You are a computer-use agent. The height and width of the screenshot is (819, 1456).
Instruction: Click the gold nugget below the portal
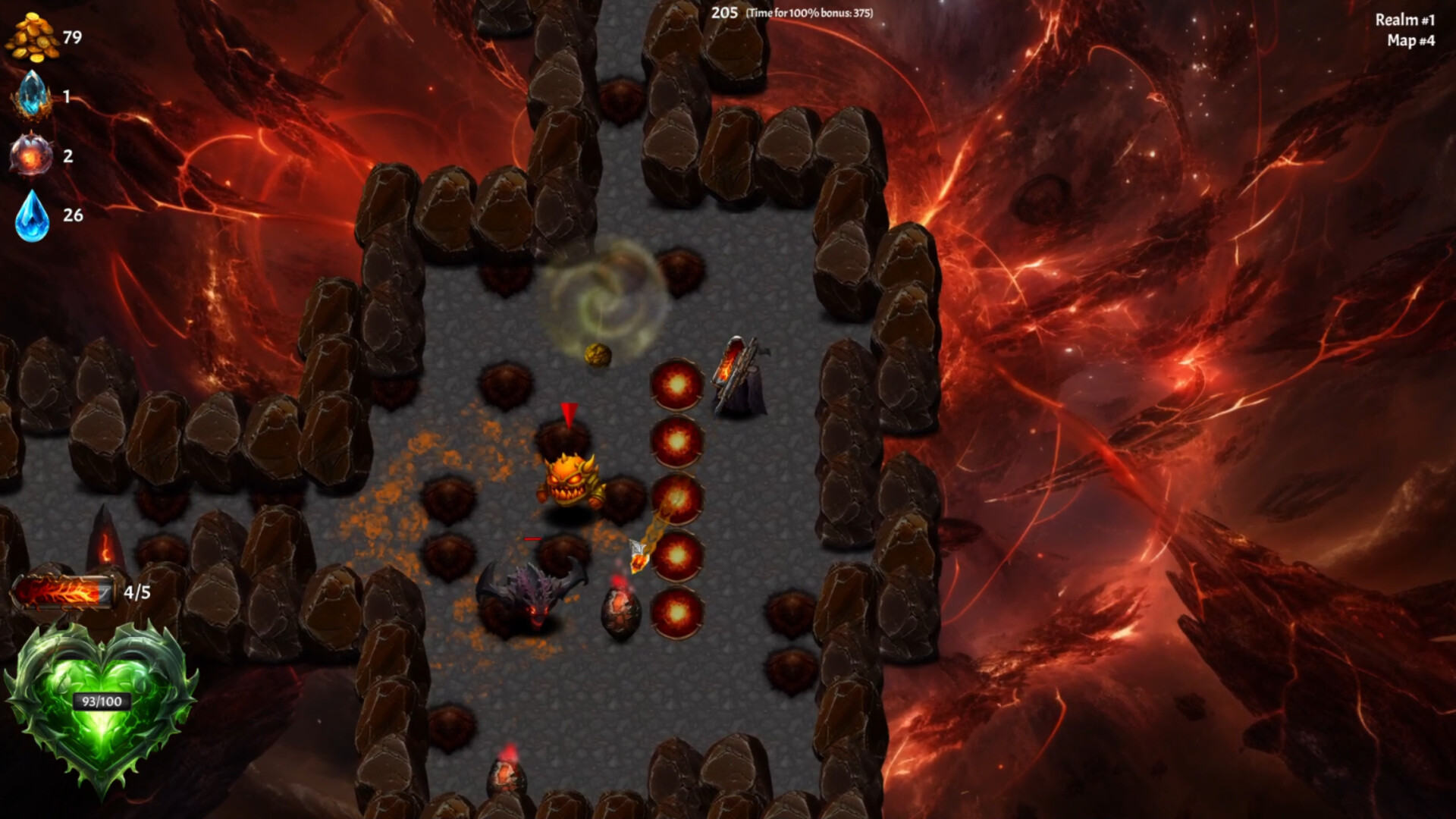coord(598,354)
